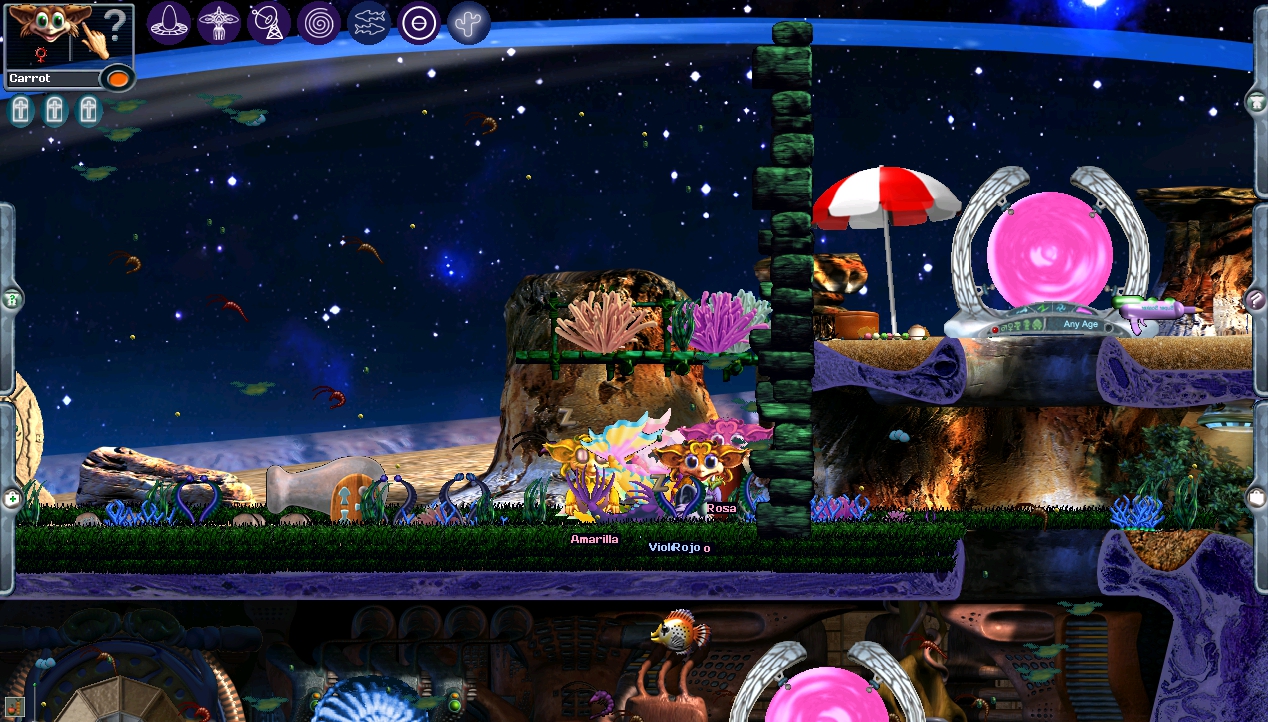Visit the two fish location icon
This screenshot has height=722, width=1268.
point(369,22)
